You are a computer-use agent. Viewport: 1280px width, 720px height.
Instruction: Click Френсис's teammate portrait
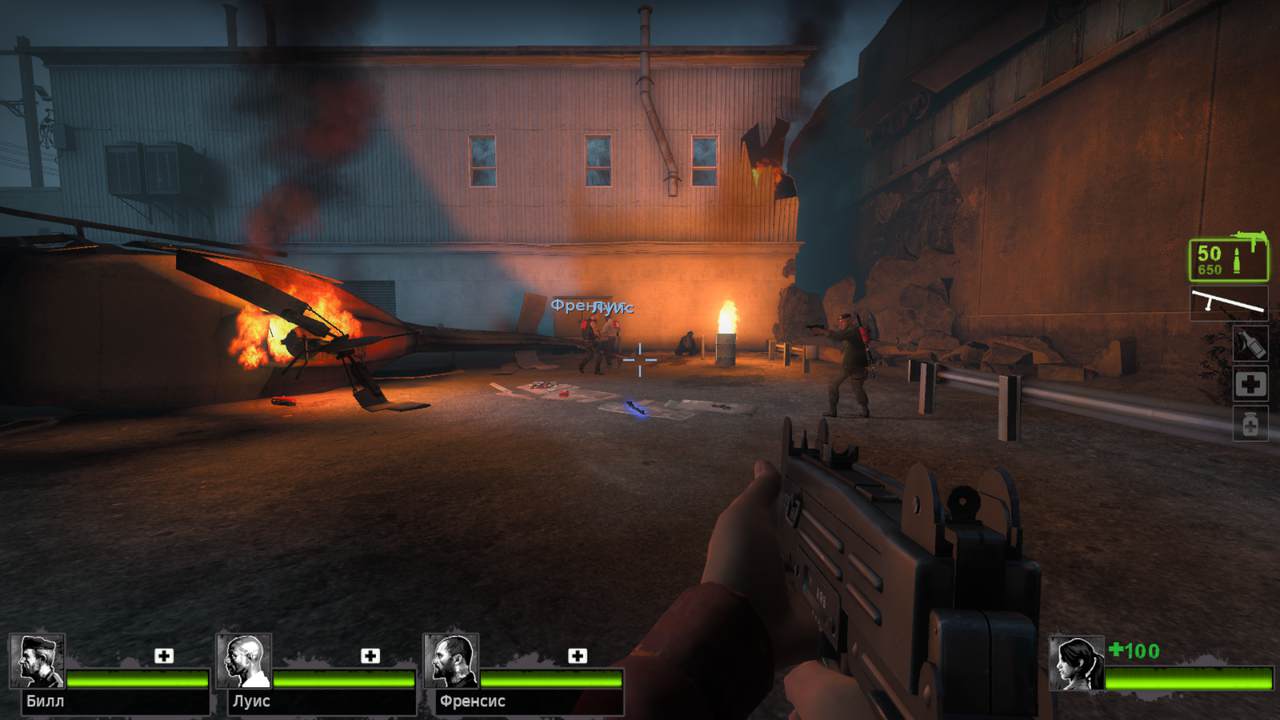pyautogui.click(x=451, y=661)
